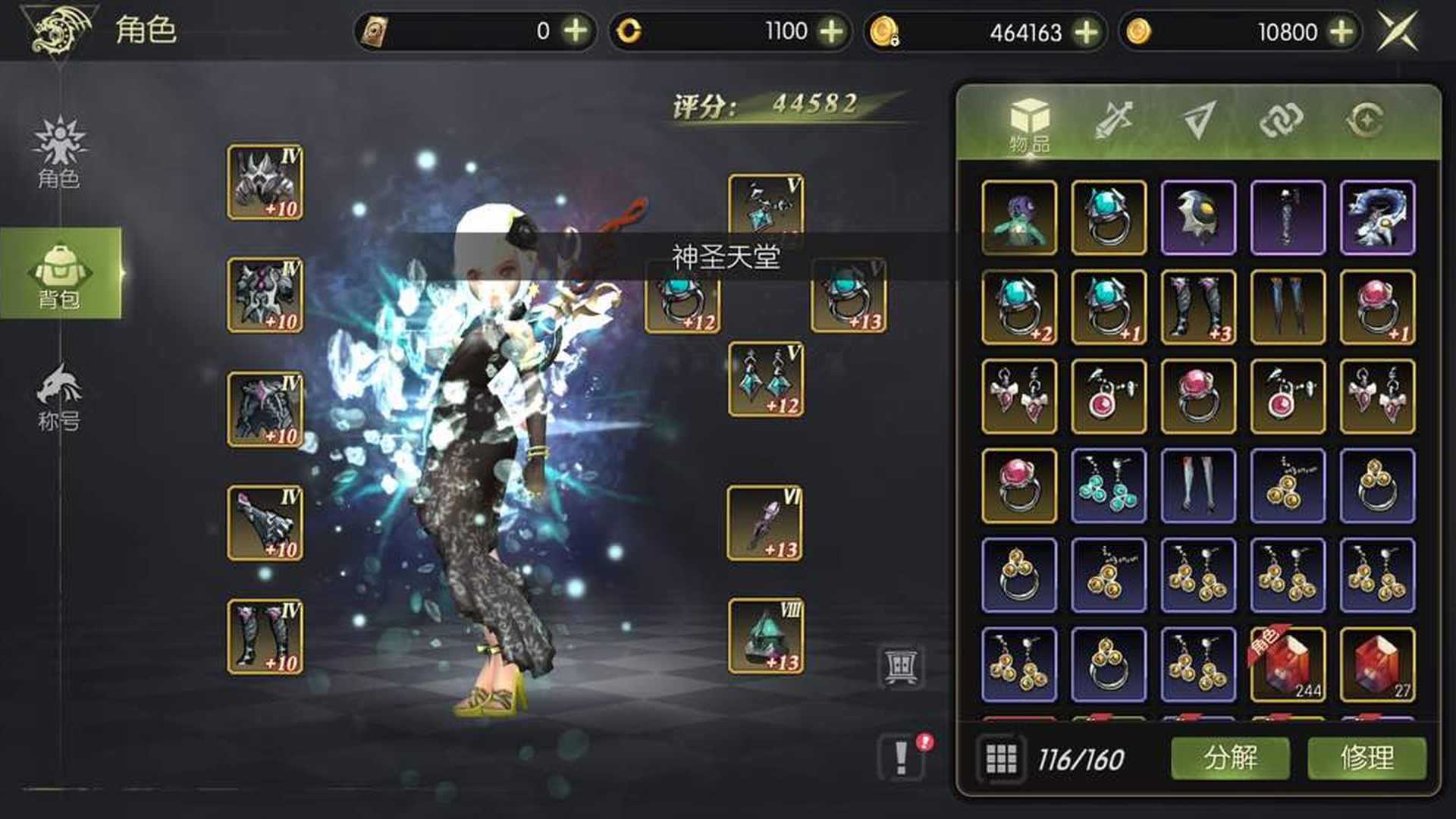
Task: Open the exclamation mark notification icon
Action: coord(902,756)
